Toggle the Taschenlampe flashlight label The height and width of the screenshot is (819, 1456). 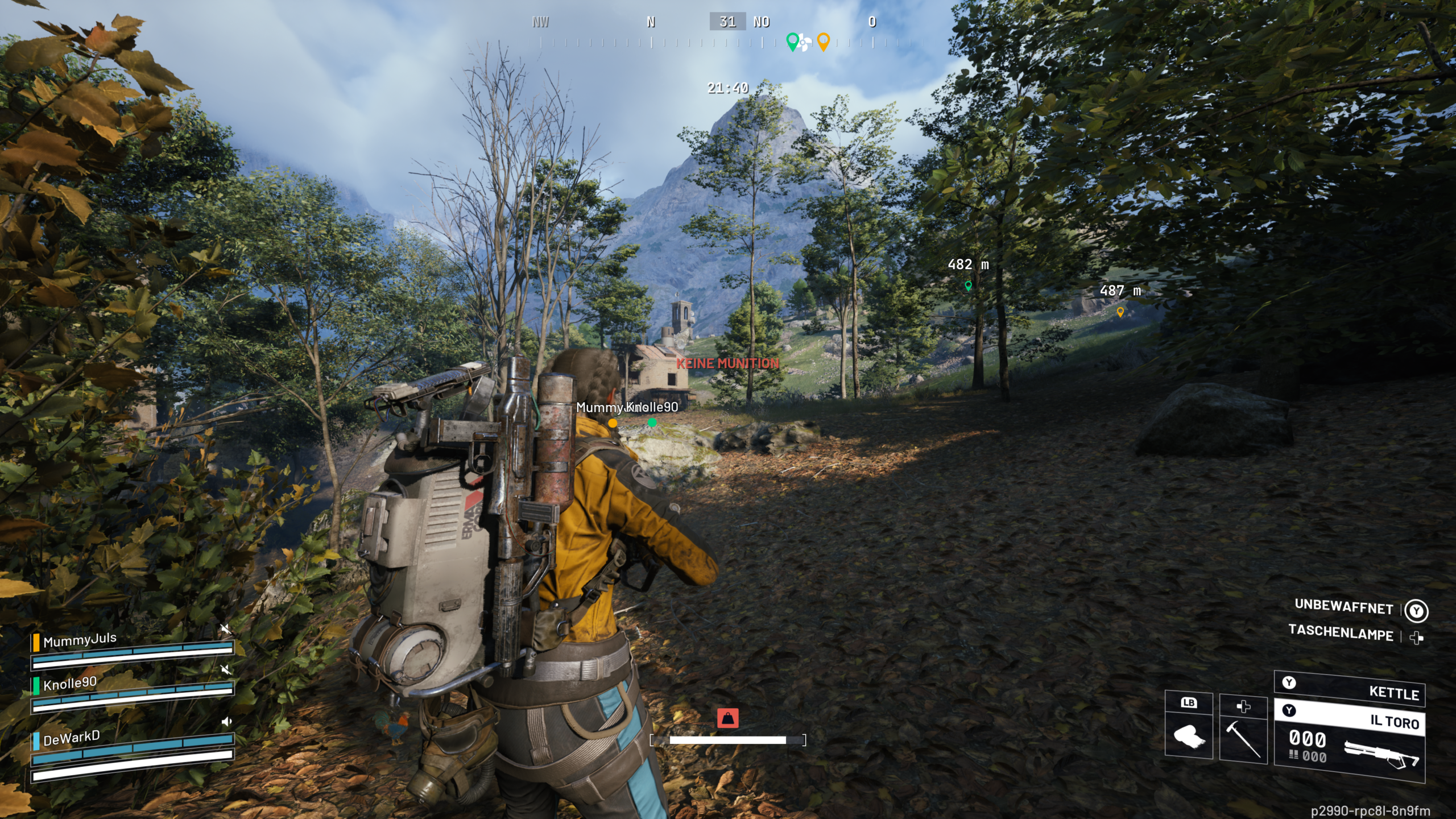click(x=1341, y=633)
